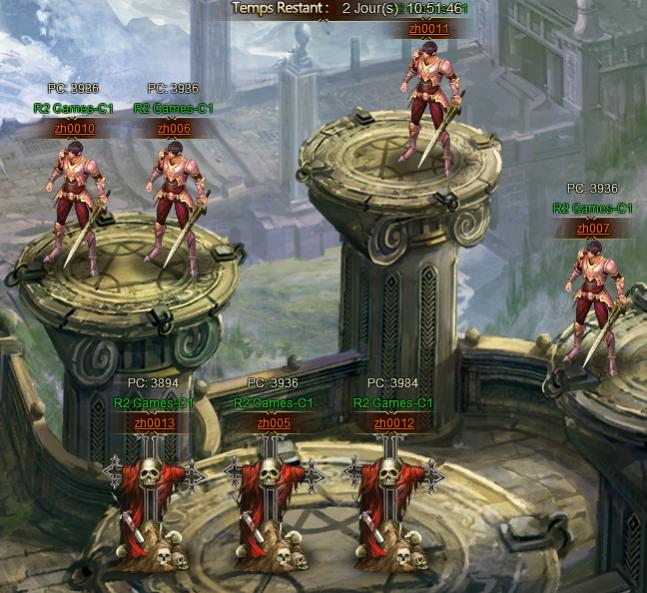Select the zh0013 name link
The image size is (647, 593).
(x=154, y=423)
